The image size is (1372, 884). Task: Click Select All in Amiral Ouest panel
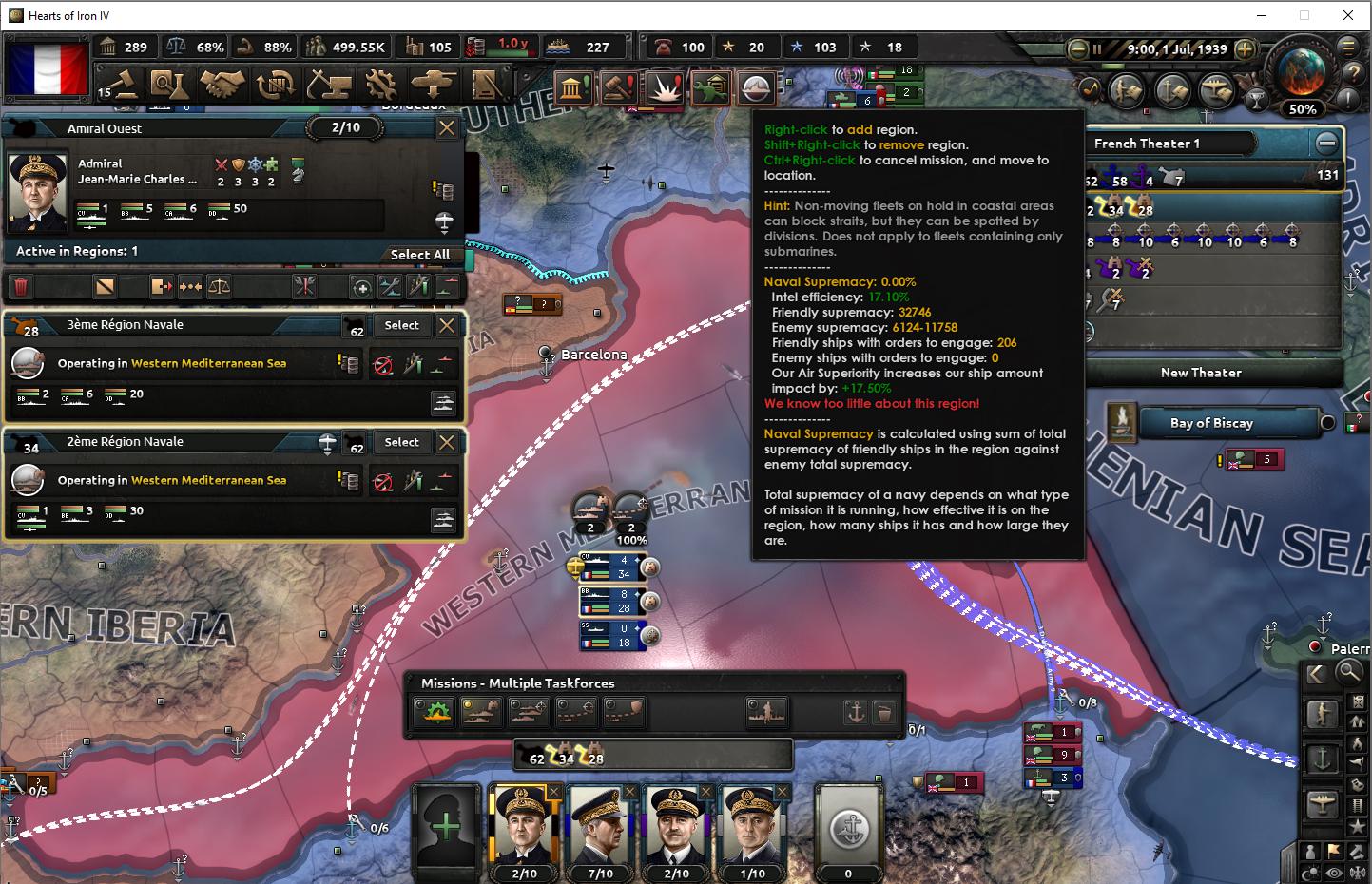tap(421, 255)
